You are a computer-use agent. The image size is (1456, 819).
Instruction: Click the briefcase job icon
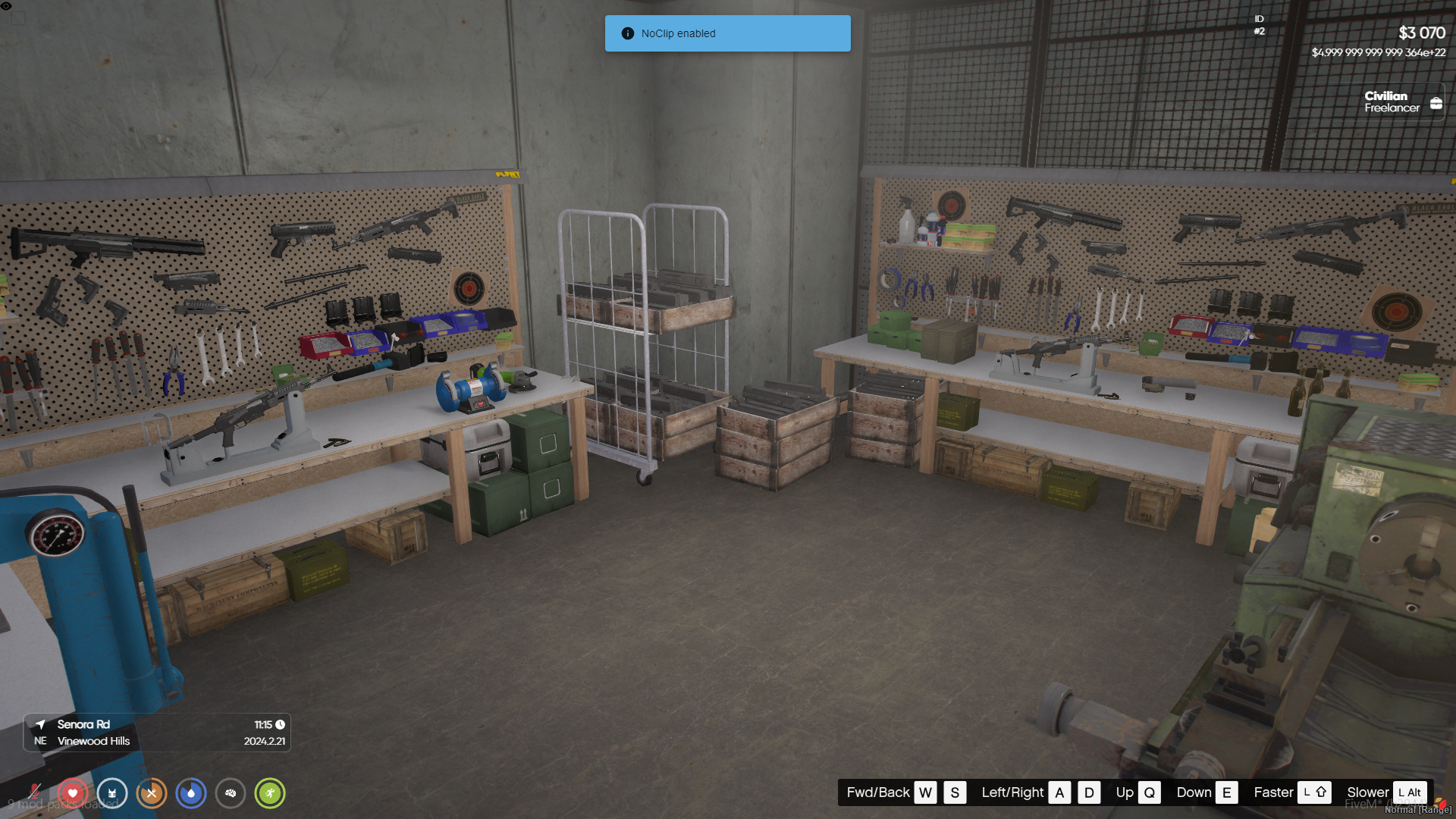(x=1436, y=103)
